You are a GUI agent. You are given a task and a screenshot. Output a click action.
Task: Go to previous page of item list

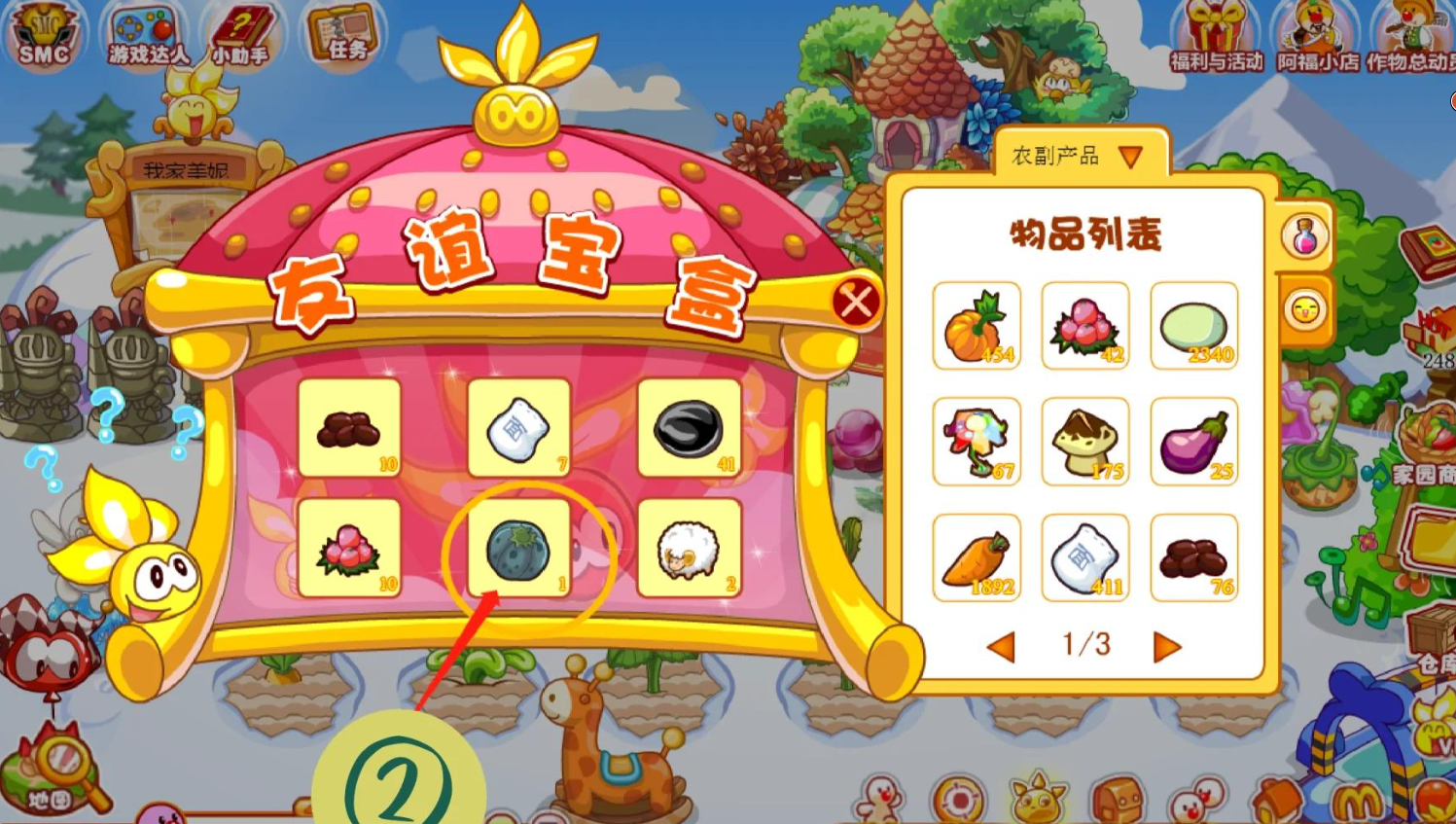pos(1002,645)
